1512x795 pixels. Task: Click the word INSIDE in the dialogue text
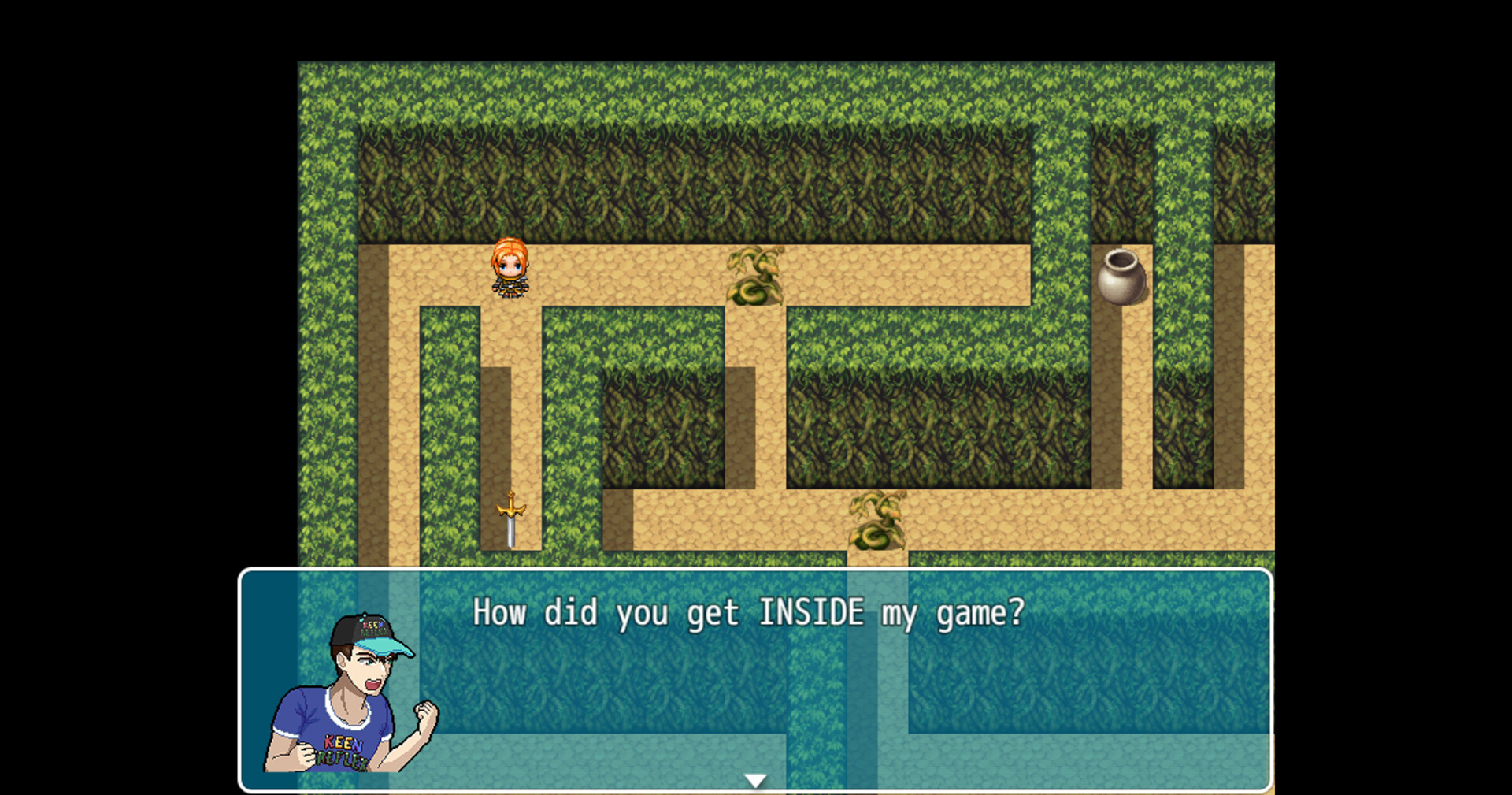click(x=813, y=612)
